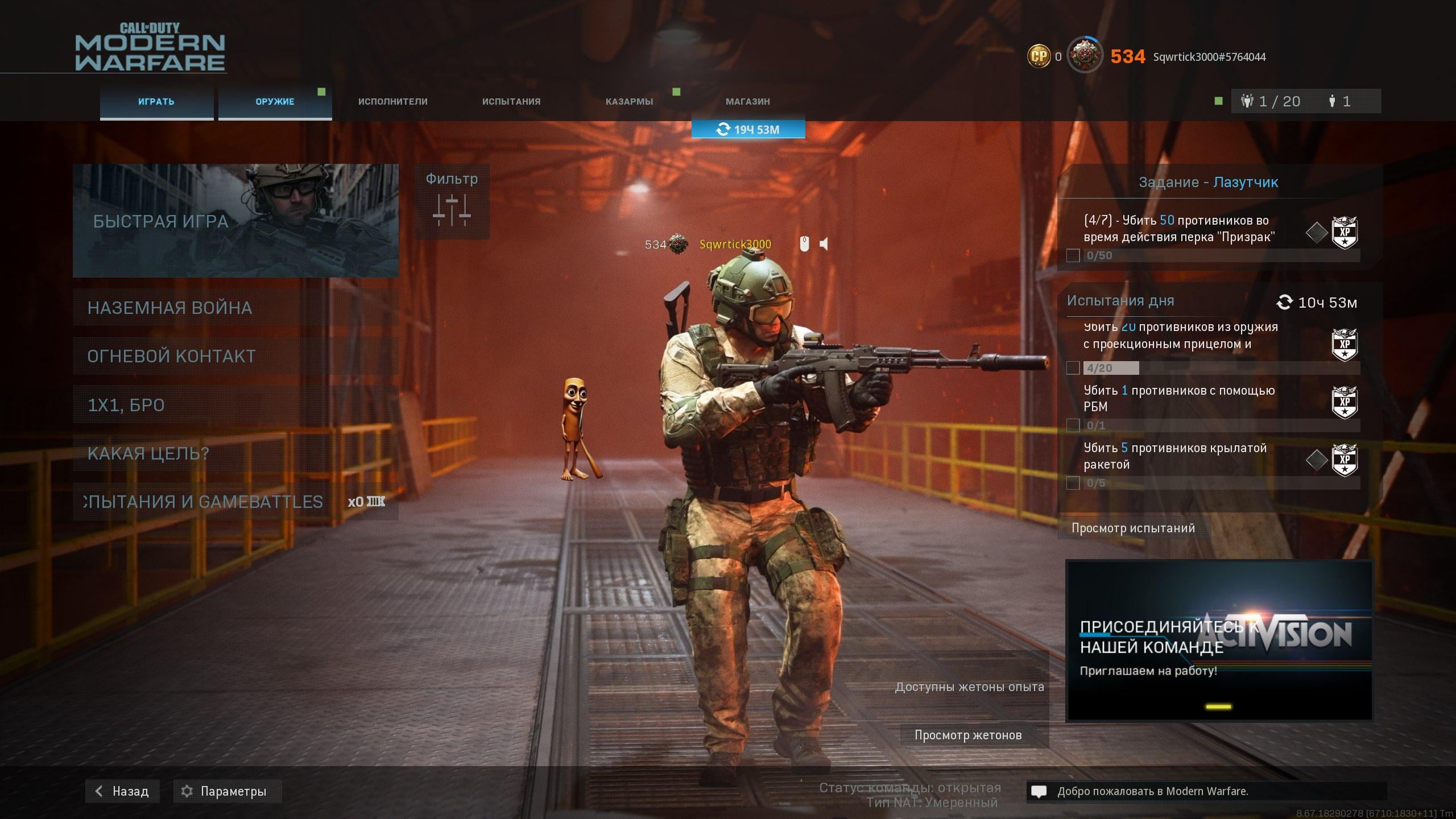Screen dimensions: 1456x819
Task: Open the Фильтр playlist filter
Action: coord(452,202)
